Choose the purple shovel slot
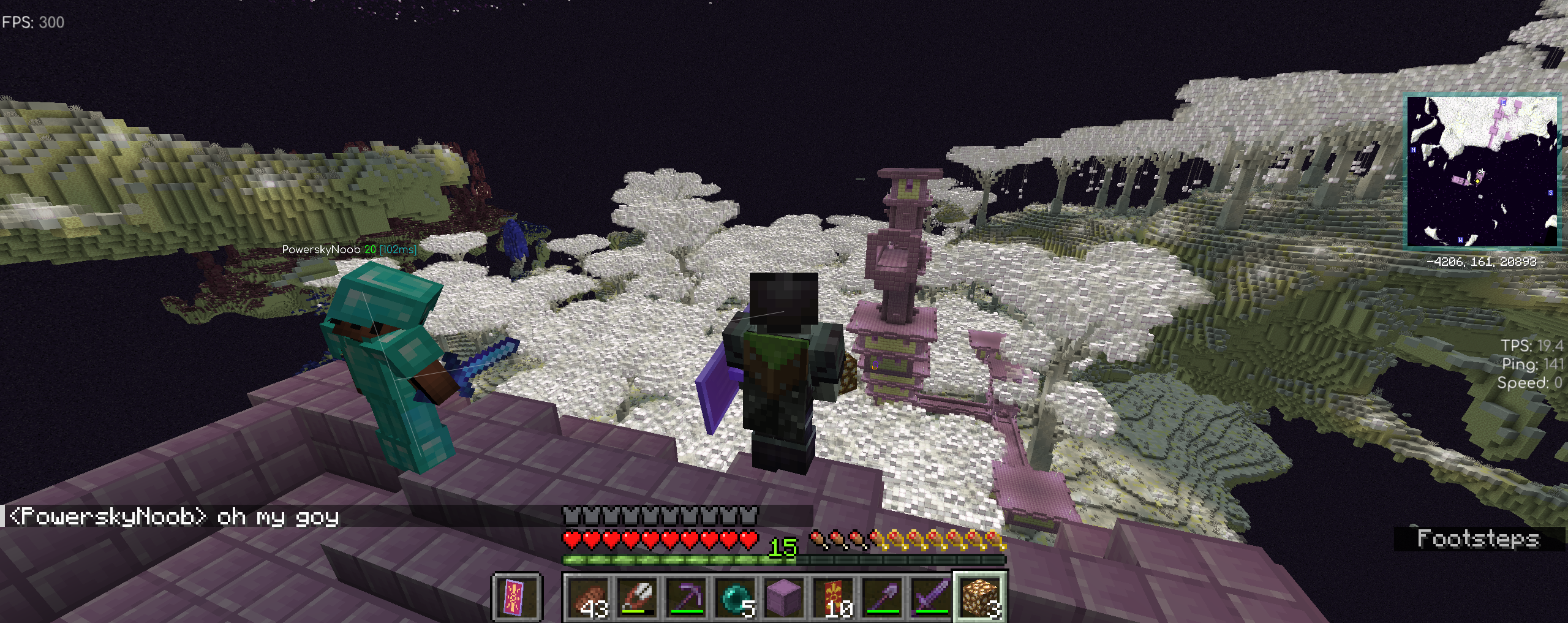Image resolution: width=1568 pixels, height=623 pixels. point(882,597)
